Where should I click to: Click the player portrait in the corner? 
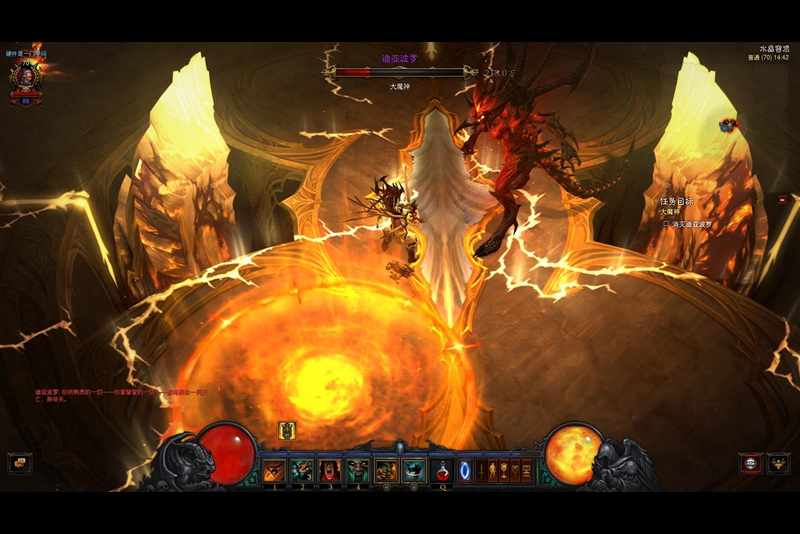pyautogui.click(x=26, y=76)
